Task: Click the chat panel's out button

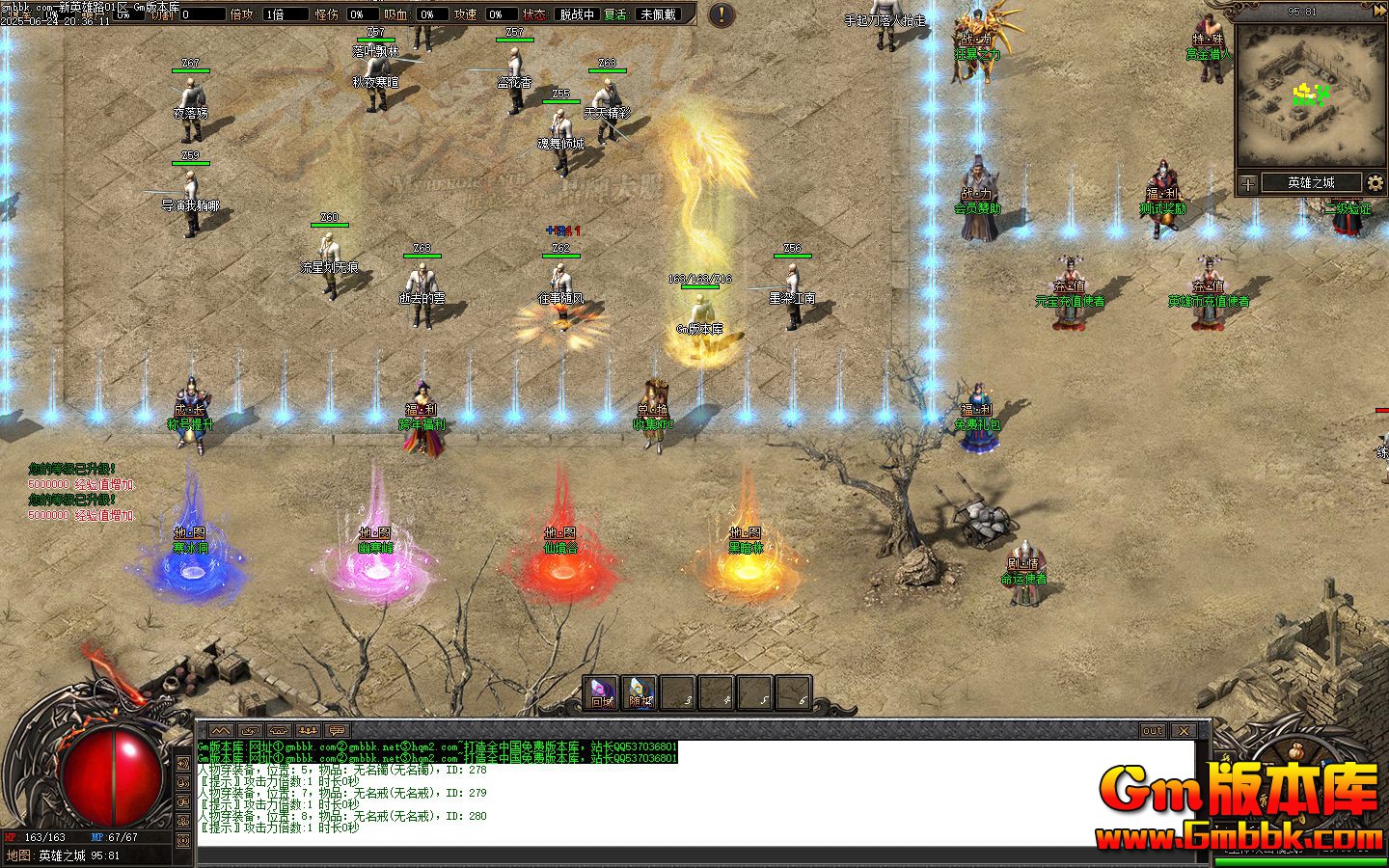Action: (x=1153, y=731)
